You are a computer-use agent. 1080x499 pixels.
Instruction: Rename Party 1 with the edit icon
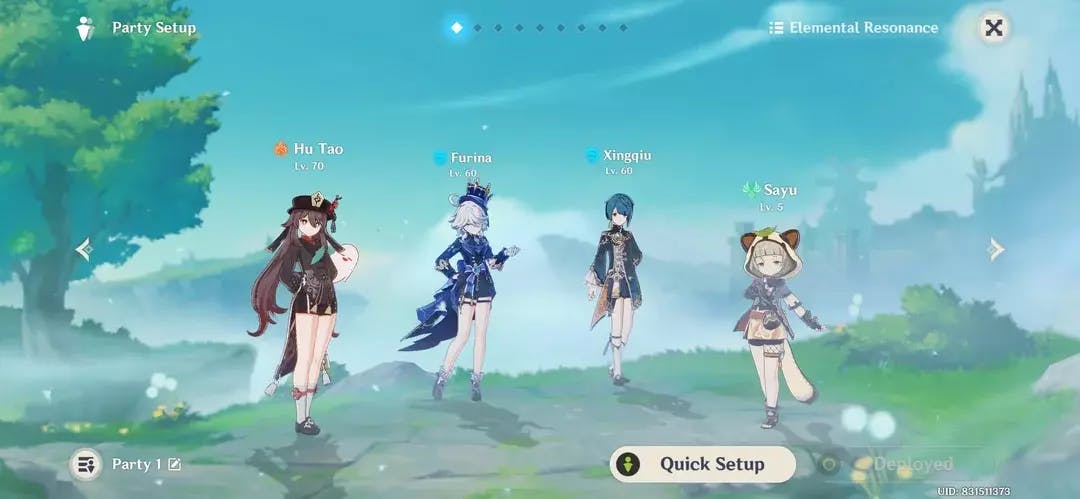pyautogui.click(x=175, y=464)
